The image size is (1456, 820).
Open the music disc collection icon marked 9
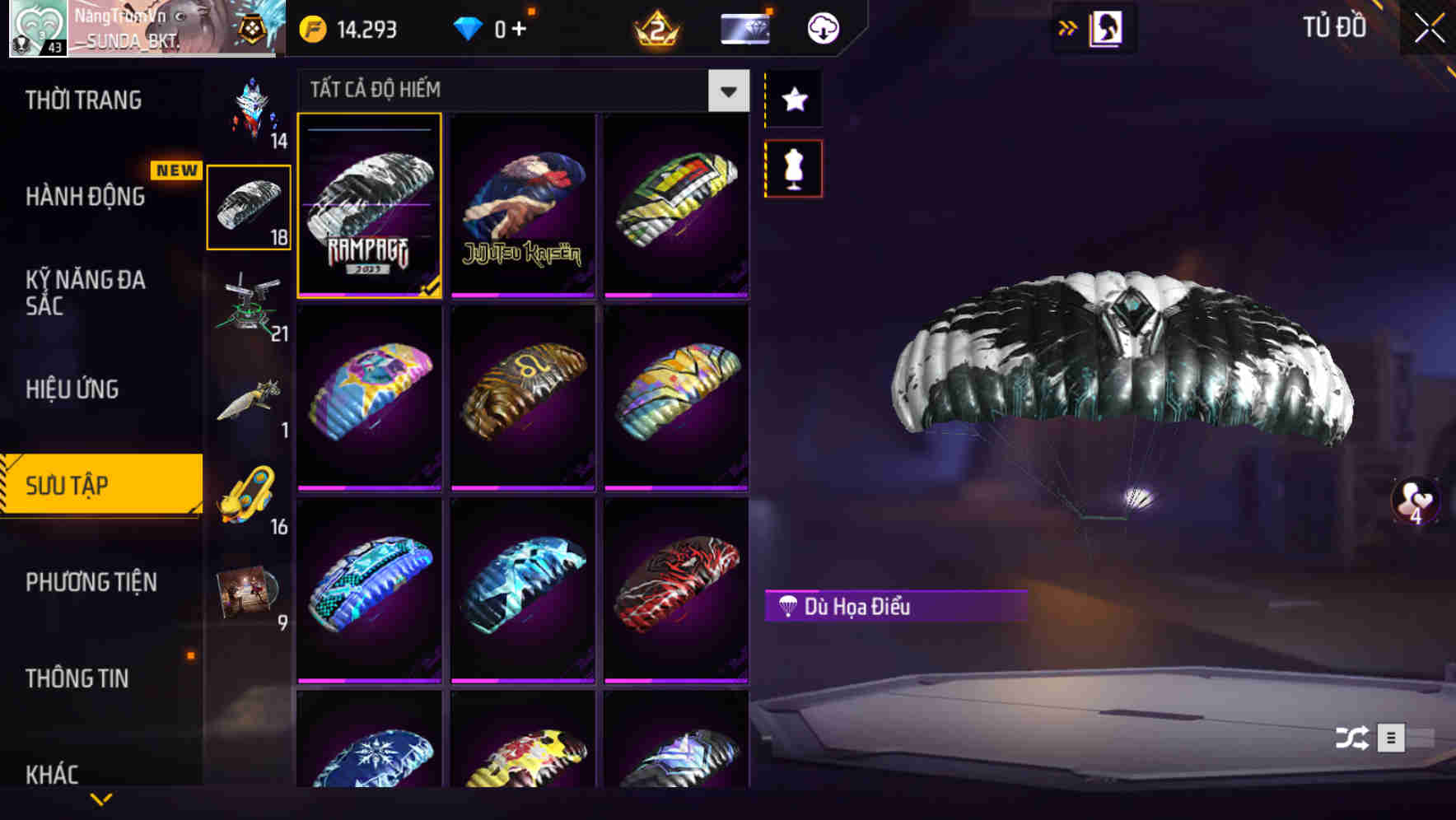[248, 591]
